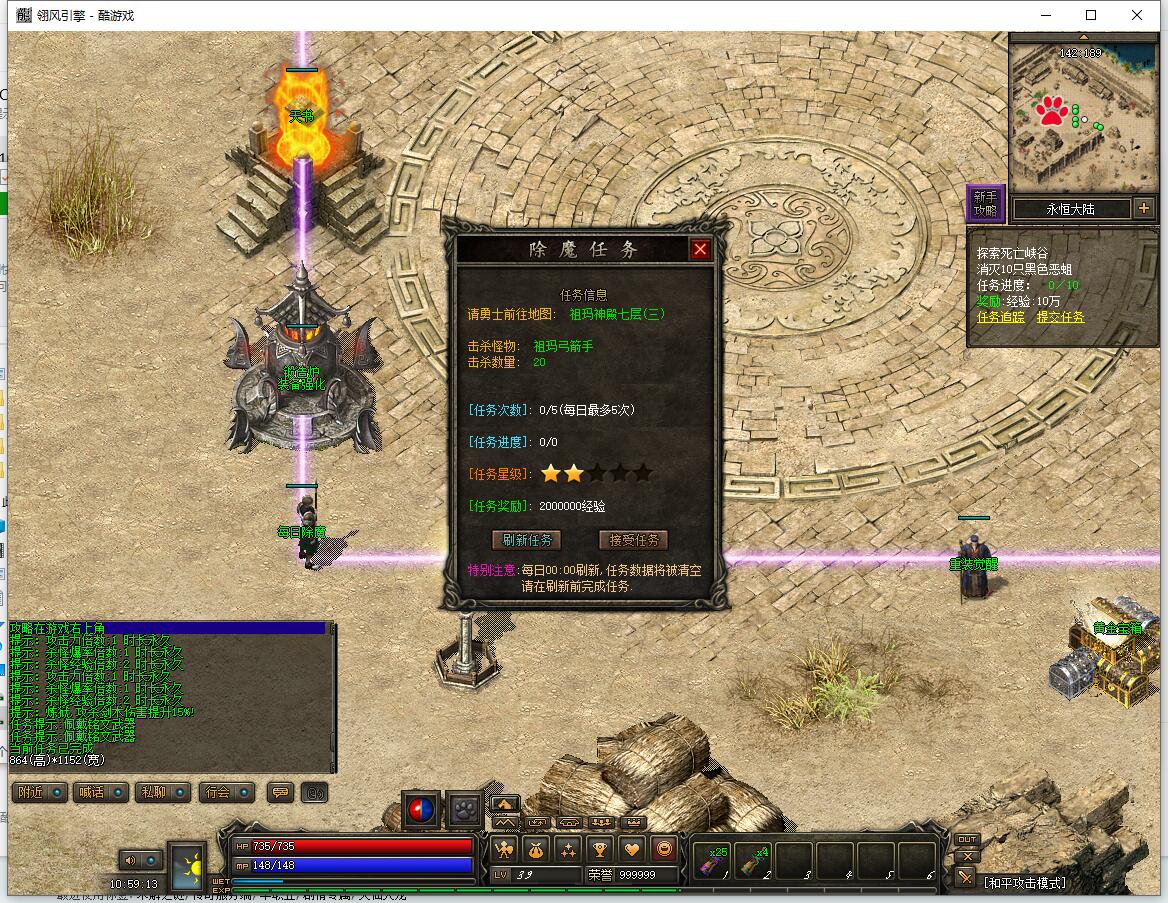Accept the quest with 接受任务
This screenshot has height=903, width=1168.
coord(633,540)
